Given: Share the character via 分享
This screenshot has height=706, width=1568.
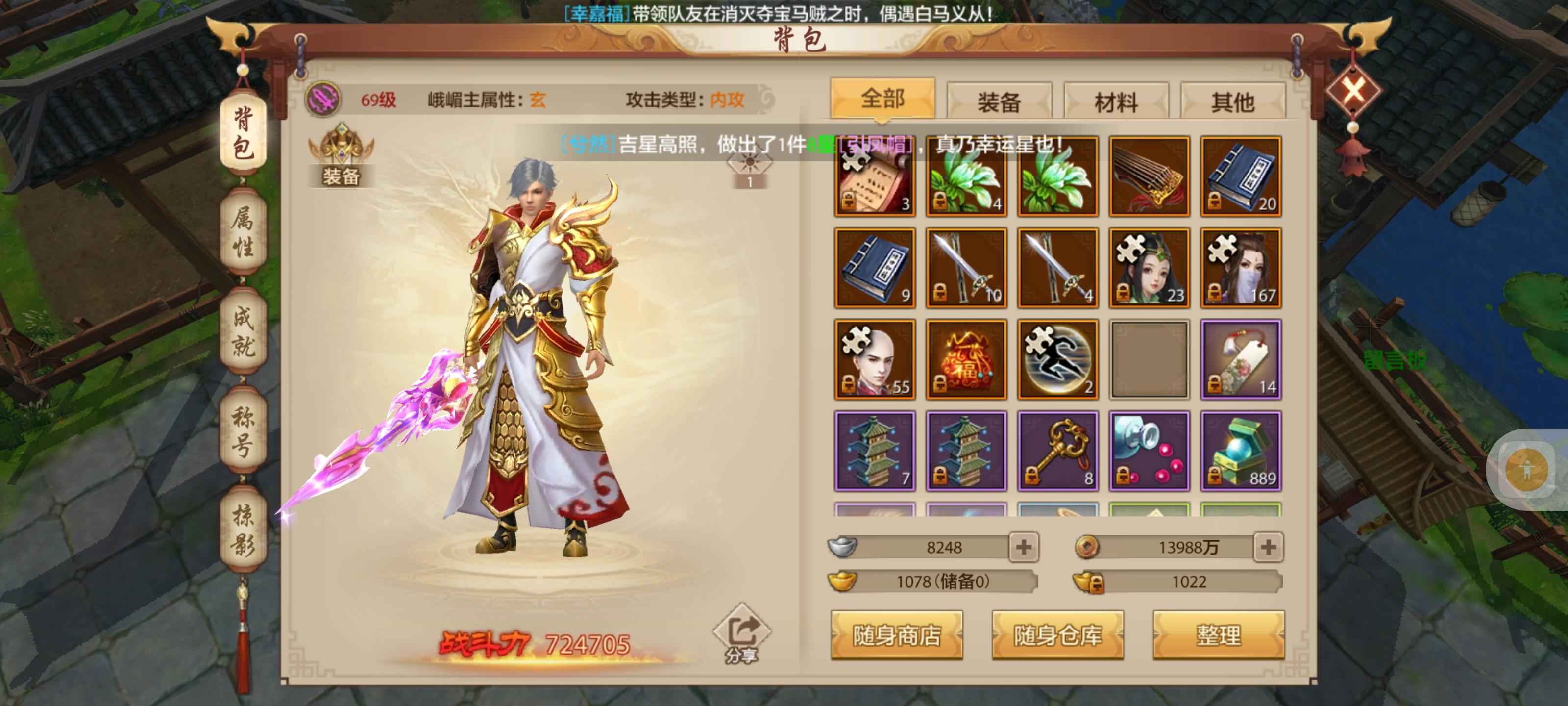Looking at the screenshot, I should [741, 633].
